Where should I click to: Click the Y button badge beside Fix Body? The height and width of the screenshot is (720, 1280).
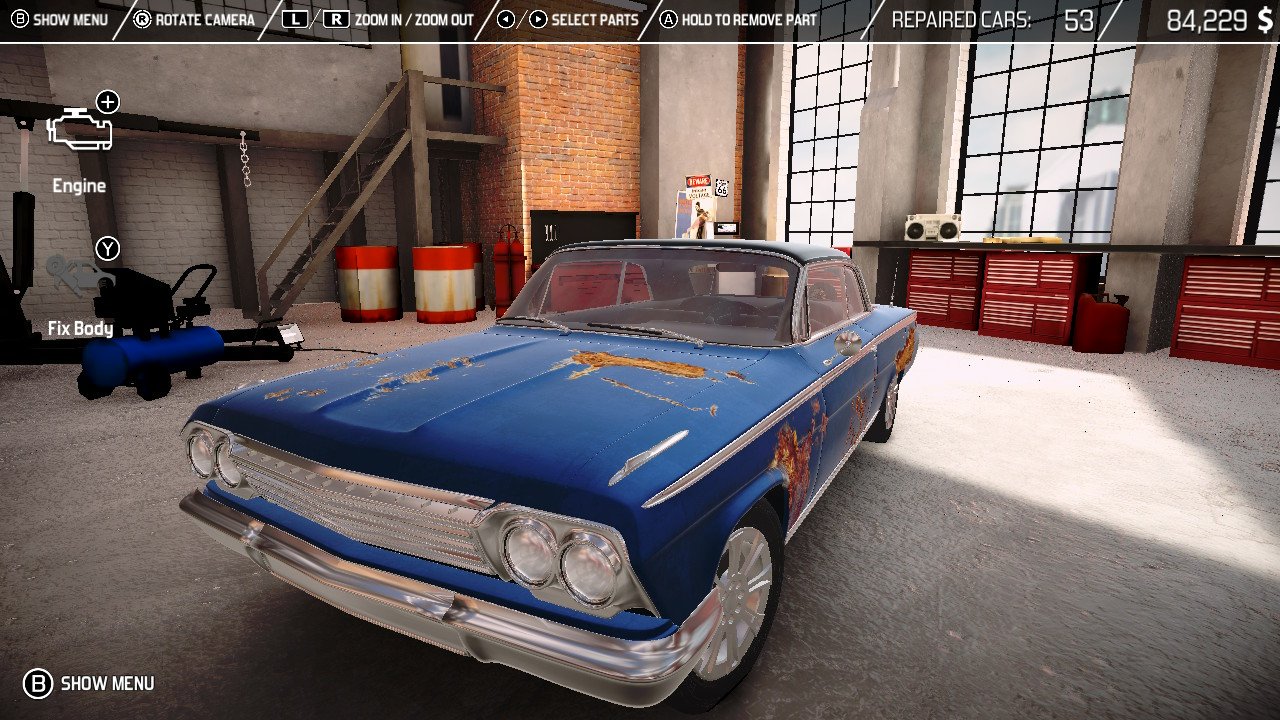tap(107, 249)
